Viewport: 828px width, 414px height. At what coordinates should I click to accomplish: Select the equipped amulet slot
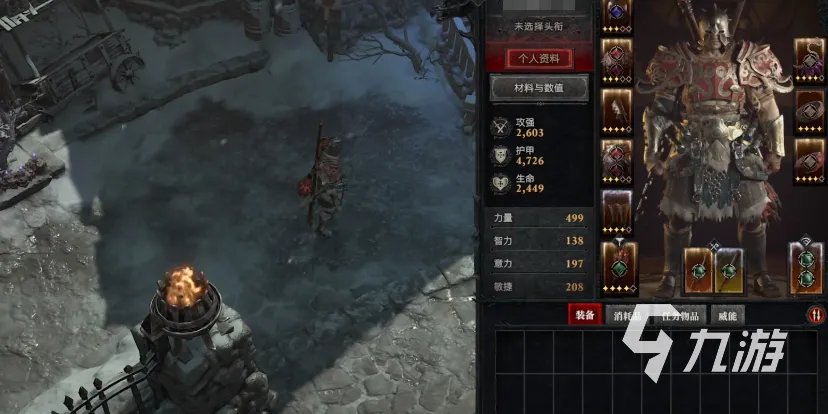(x=809, y=58)
